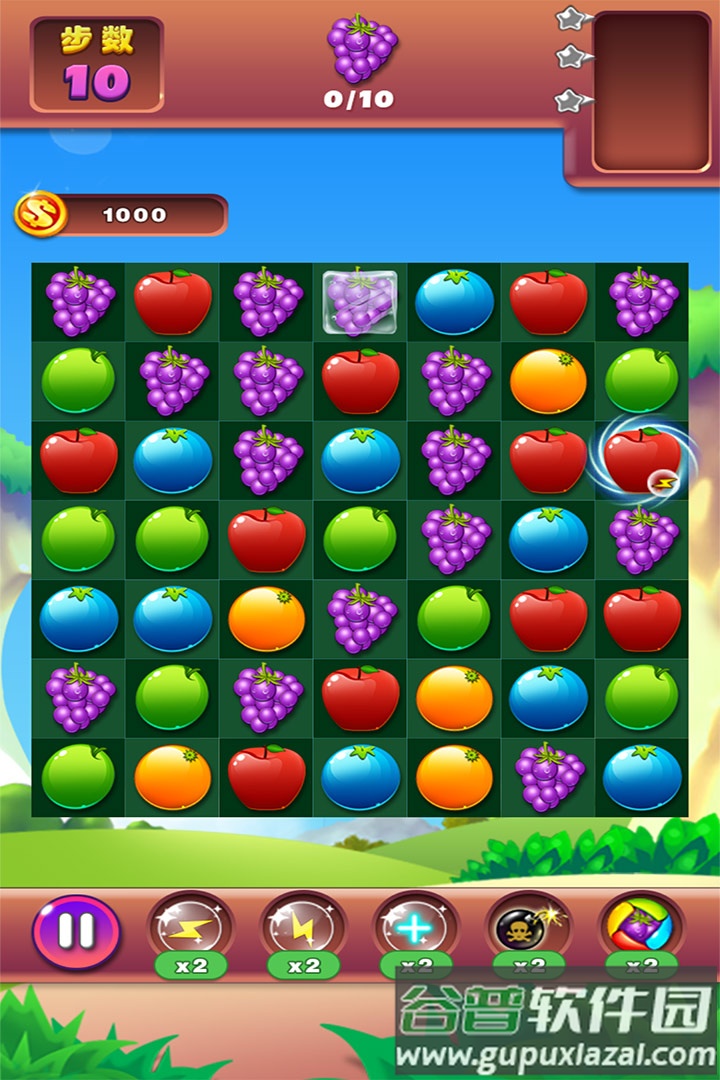Pause the game with the purple button
This screenshot has width=720, height=1080.
pos(76,930)
